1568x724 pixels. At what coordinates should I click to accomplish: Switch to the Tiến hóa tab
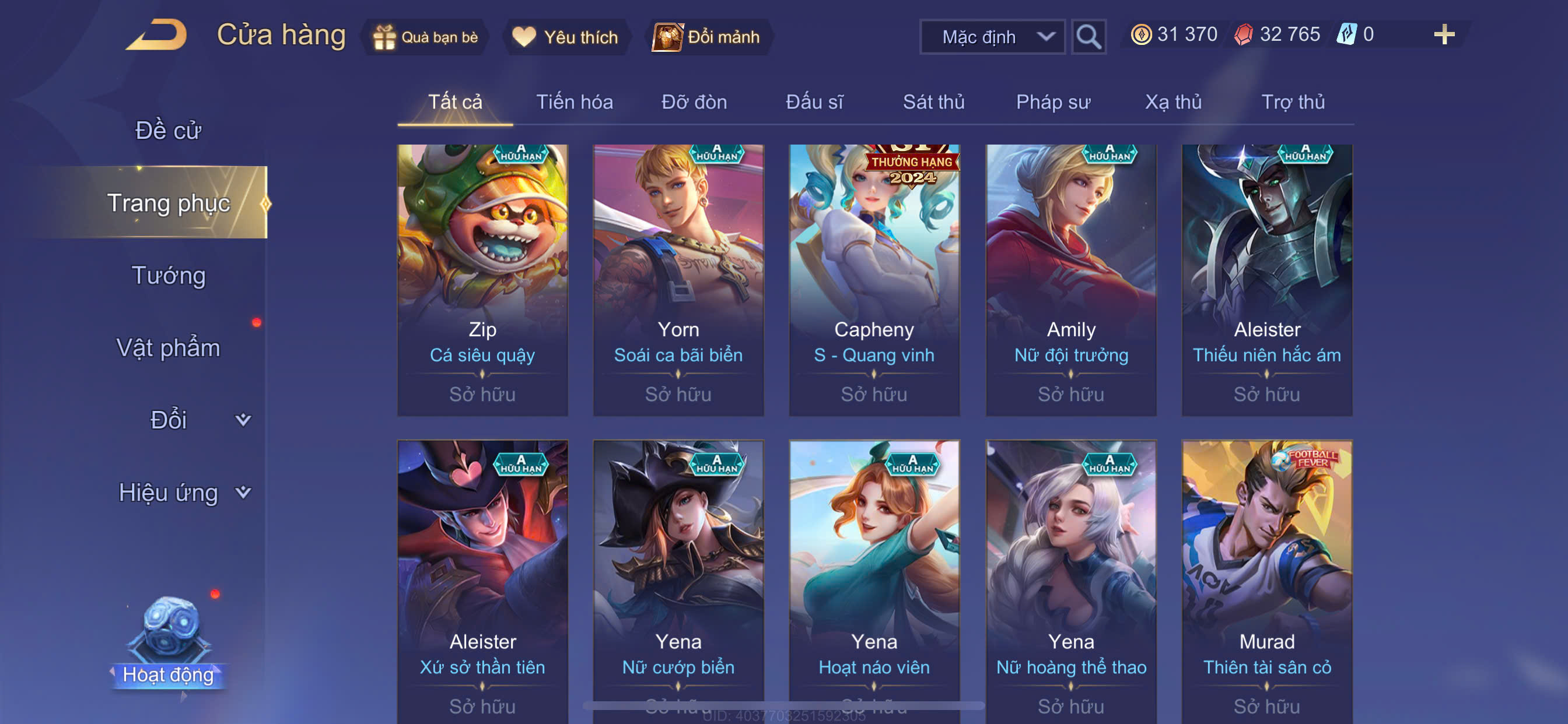click(x=574, y=102)
